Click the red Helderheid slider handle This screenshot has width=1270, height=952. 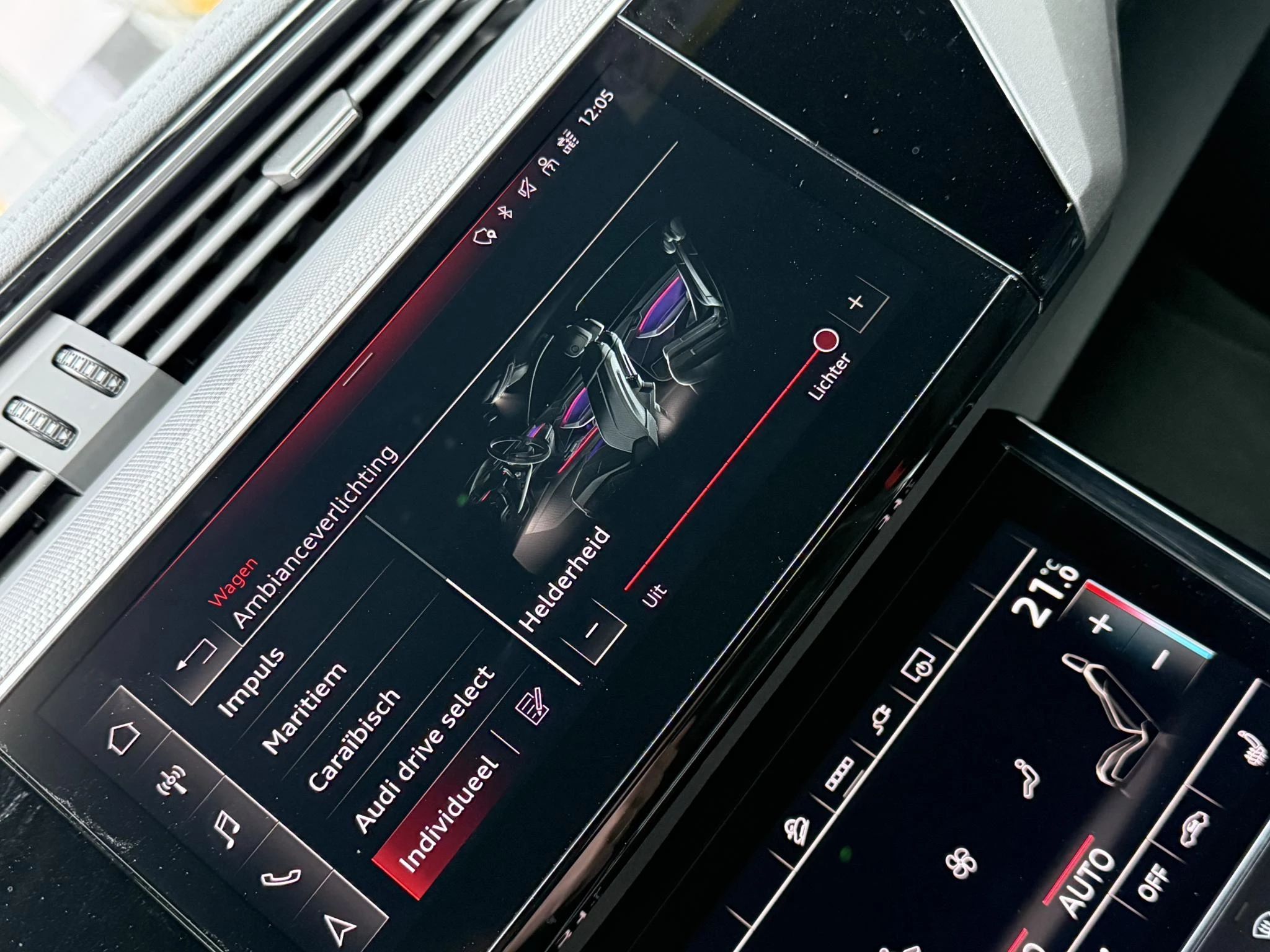coord(826,340)
